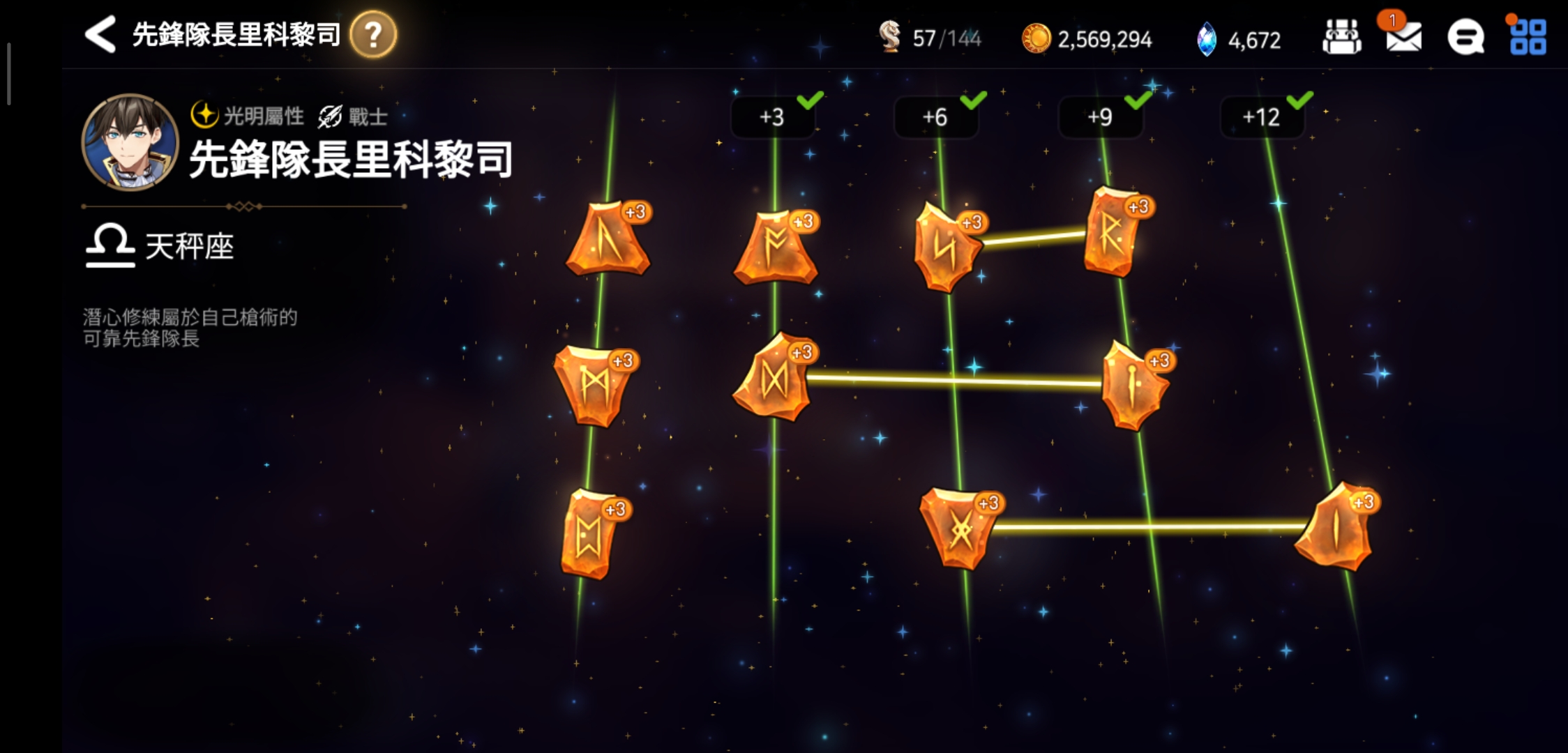The image size is (1568, 753).
Task: Toggle the green checkmark on +12 milestone
Action: (x=1299, y=100)
